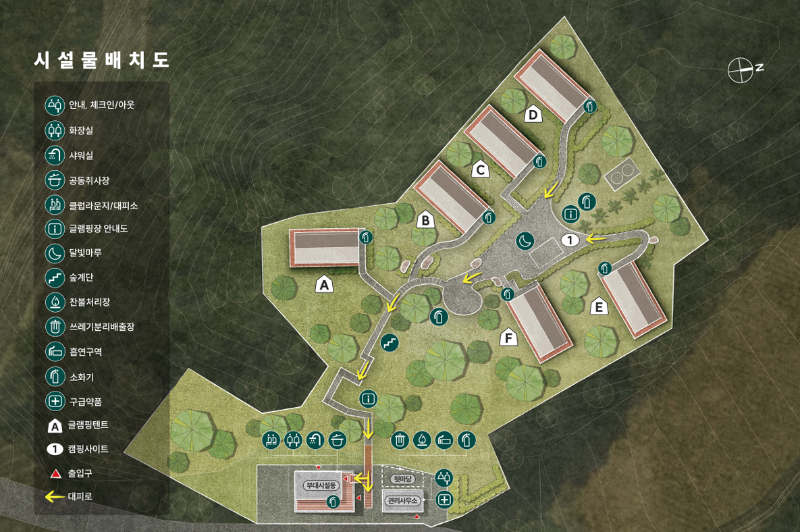Viewport: 800px width, 532px height.
Task: Click the 뒷마당 area label
Action: (403, 478)
